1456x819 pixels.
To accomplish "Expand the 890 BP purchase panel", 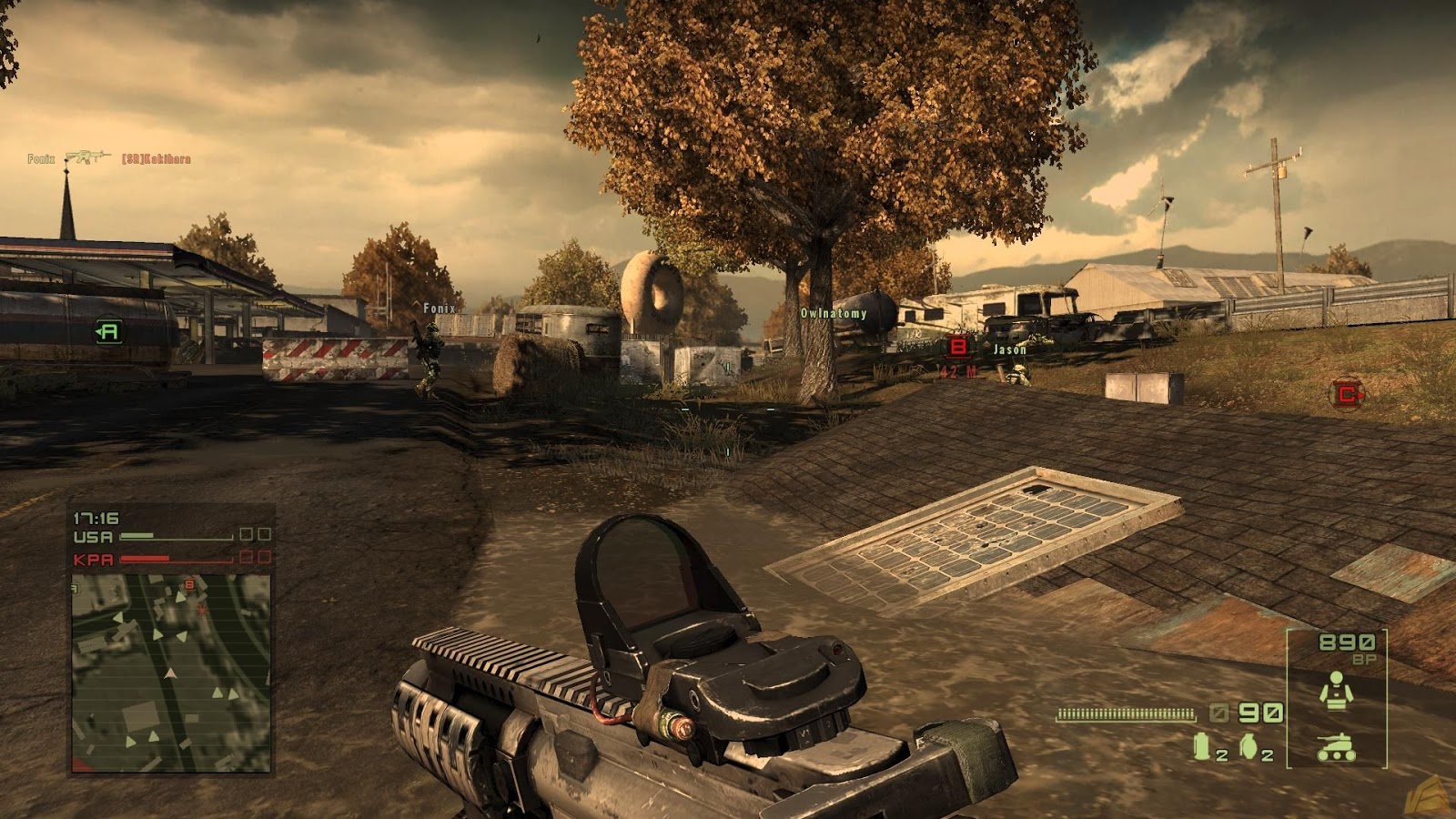I will pos(1344,643).
